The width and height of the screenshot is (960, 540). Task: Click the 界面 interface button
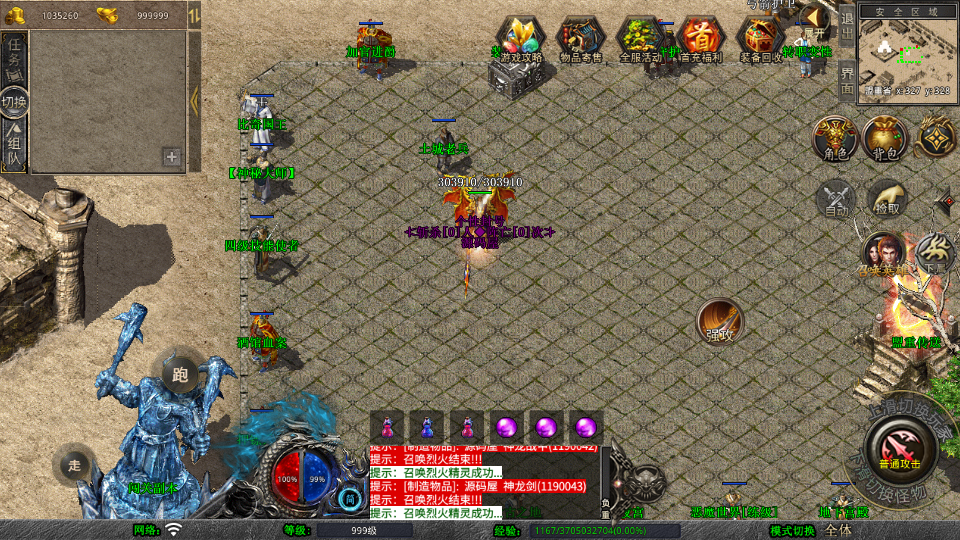846,79
